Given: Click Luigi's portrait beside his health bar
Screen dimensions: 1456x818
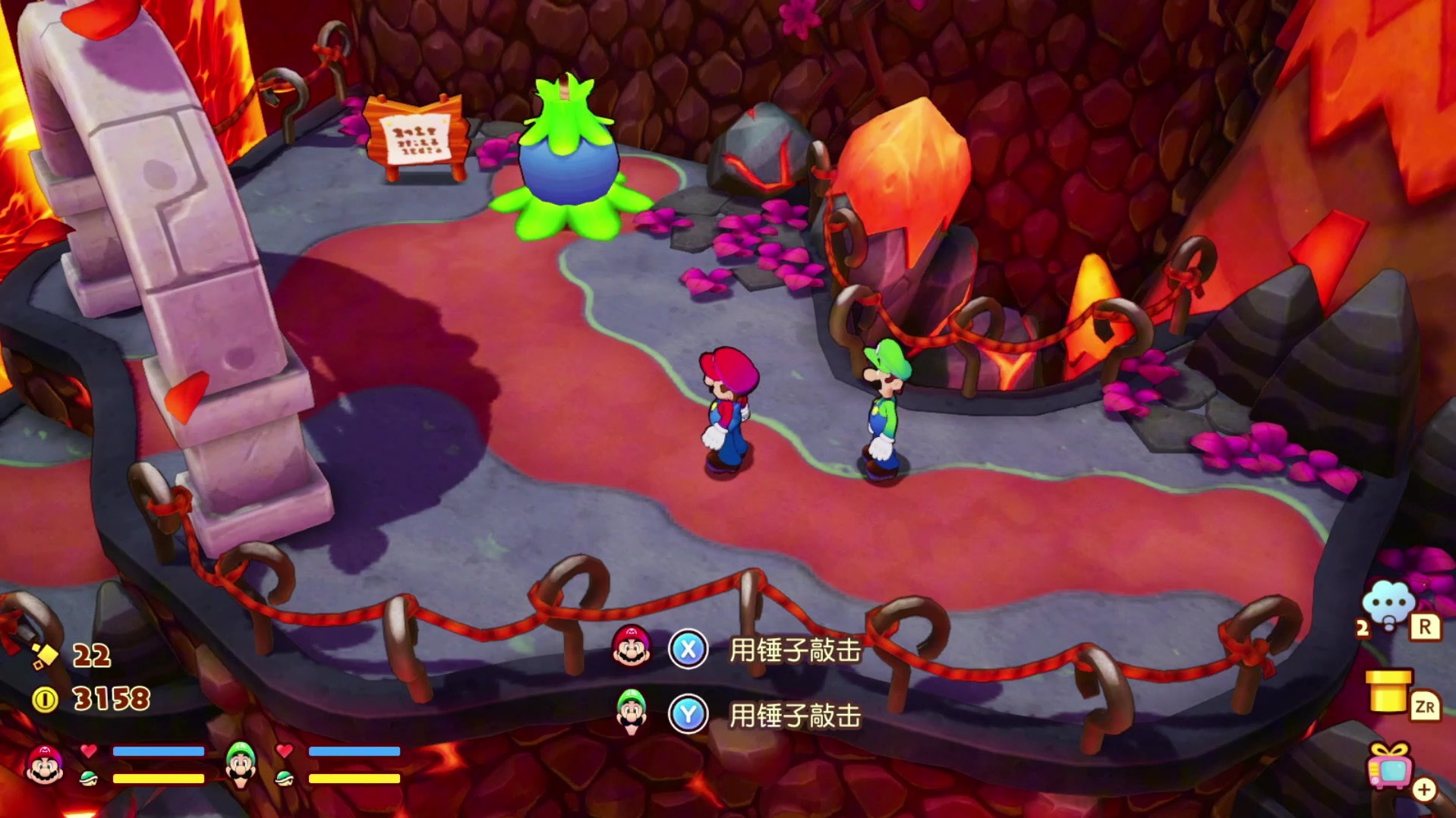Looking at the screenshot, I should pyautogui.click(x=241, y=763).
